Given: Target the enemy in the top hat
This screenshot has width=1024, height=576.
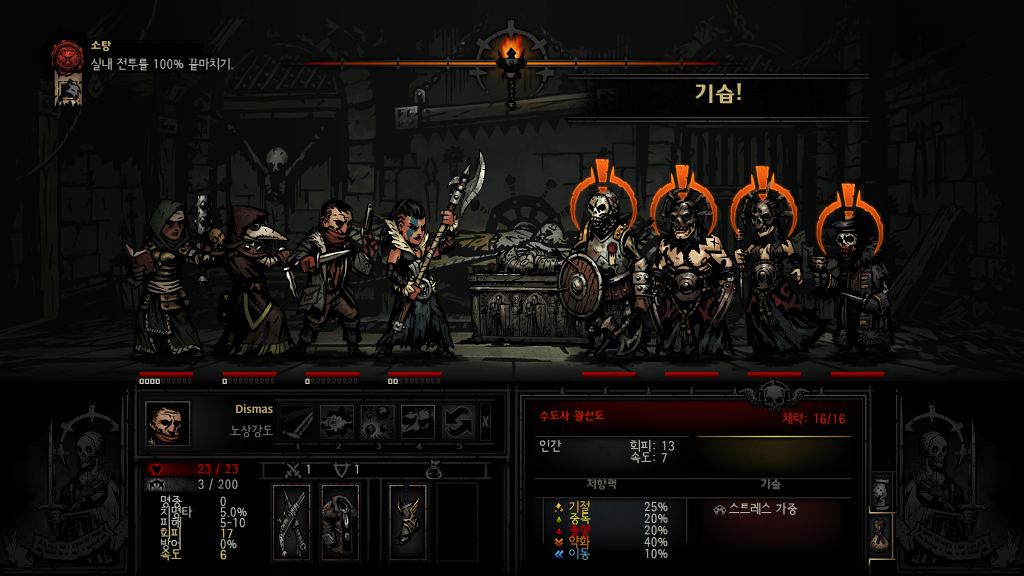Looking at the screenshot, I should (856, 285).
